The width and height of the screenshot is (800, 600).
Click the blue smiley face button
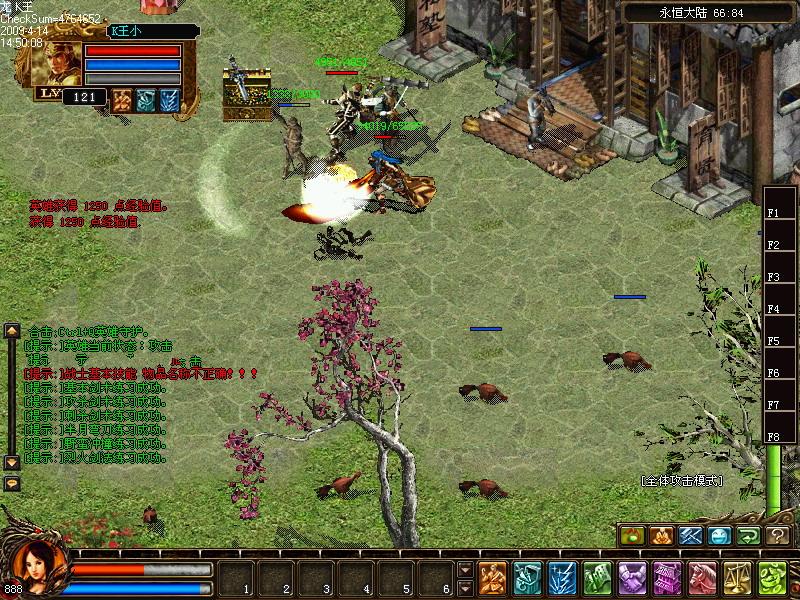pos(720,535)
